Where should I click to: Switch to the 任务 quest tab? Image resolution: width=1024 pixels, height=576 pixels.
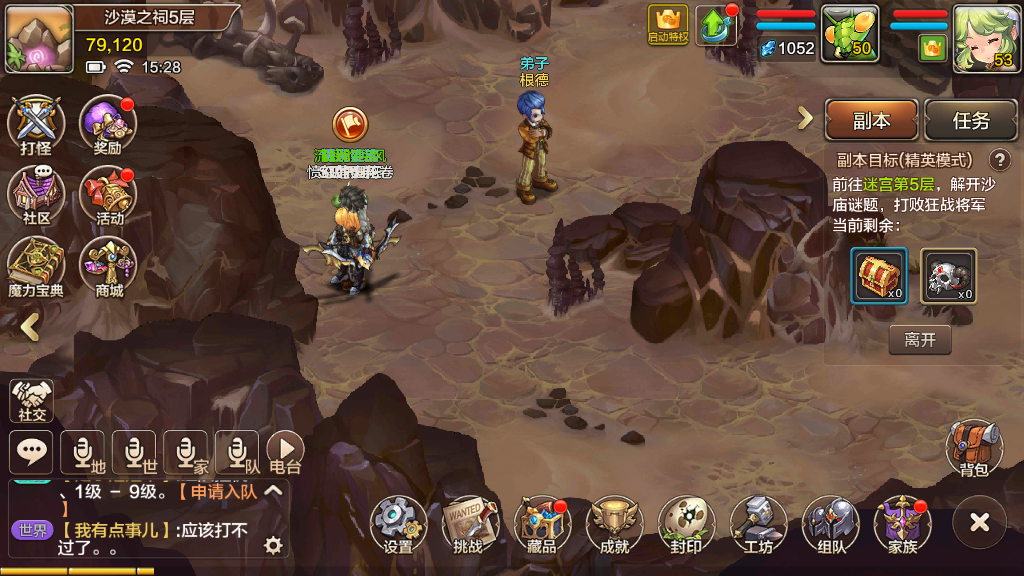pyautogui.click(x=970, y=120)
